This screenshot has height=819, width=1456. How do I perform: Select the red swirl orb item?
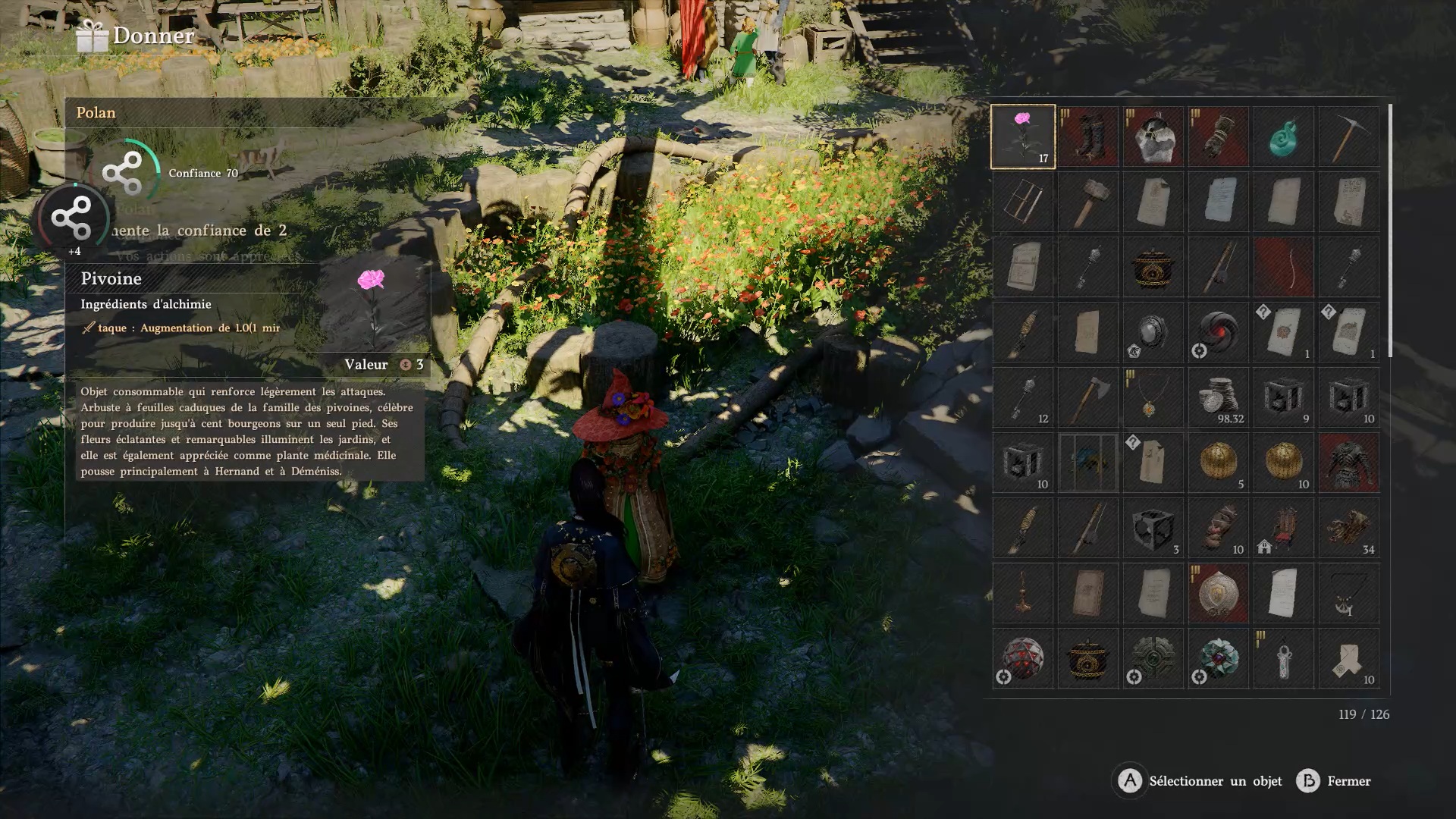[1218, 332]
